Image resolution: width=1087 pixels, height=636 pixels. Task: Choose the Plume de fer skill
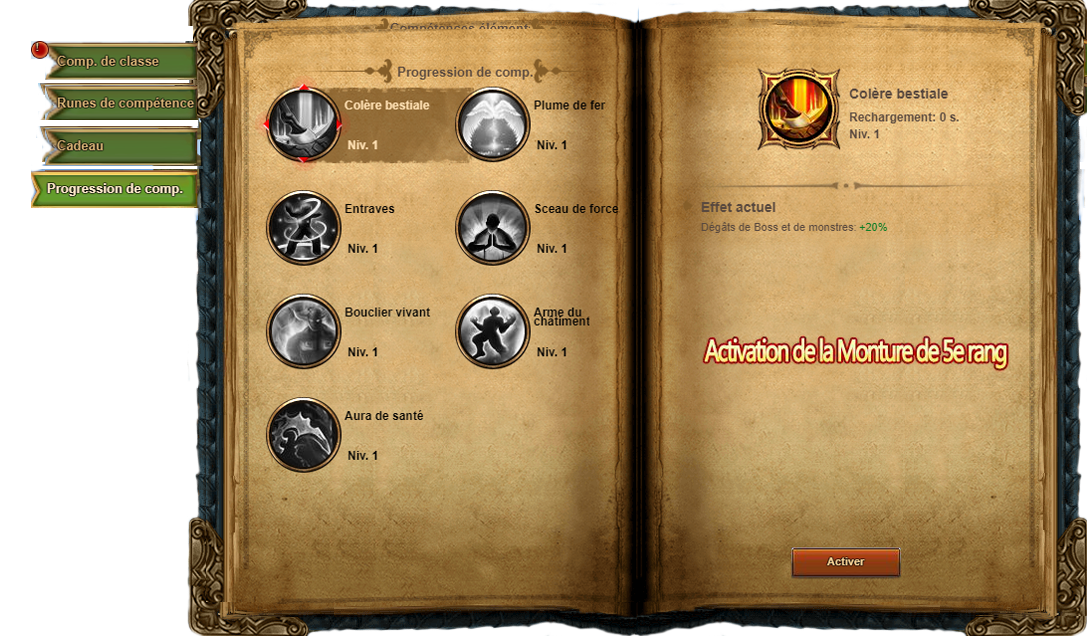(492, 124)
